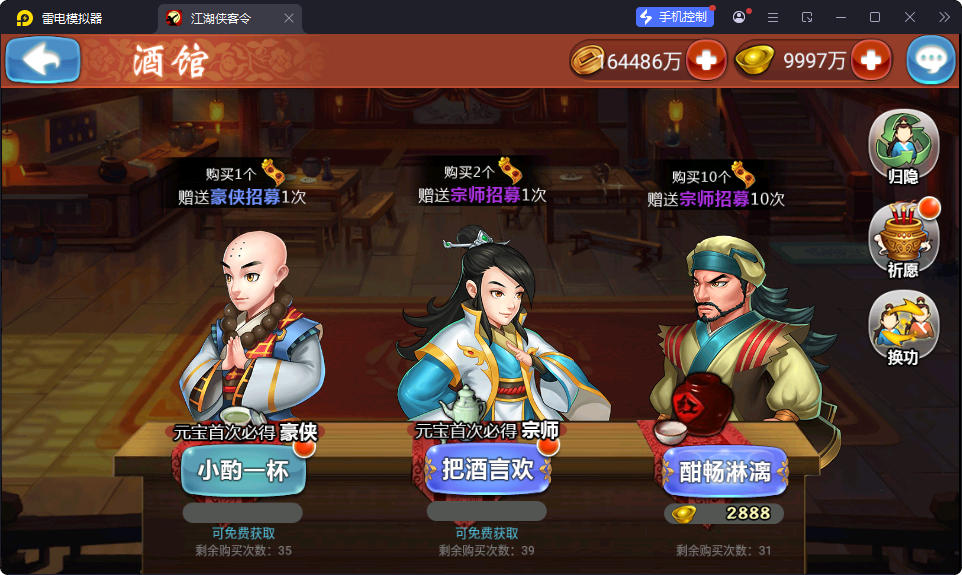
Task: Open the 换功 skill swap menu
Action: pyautogui.click(x=903, y=328)
